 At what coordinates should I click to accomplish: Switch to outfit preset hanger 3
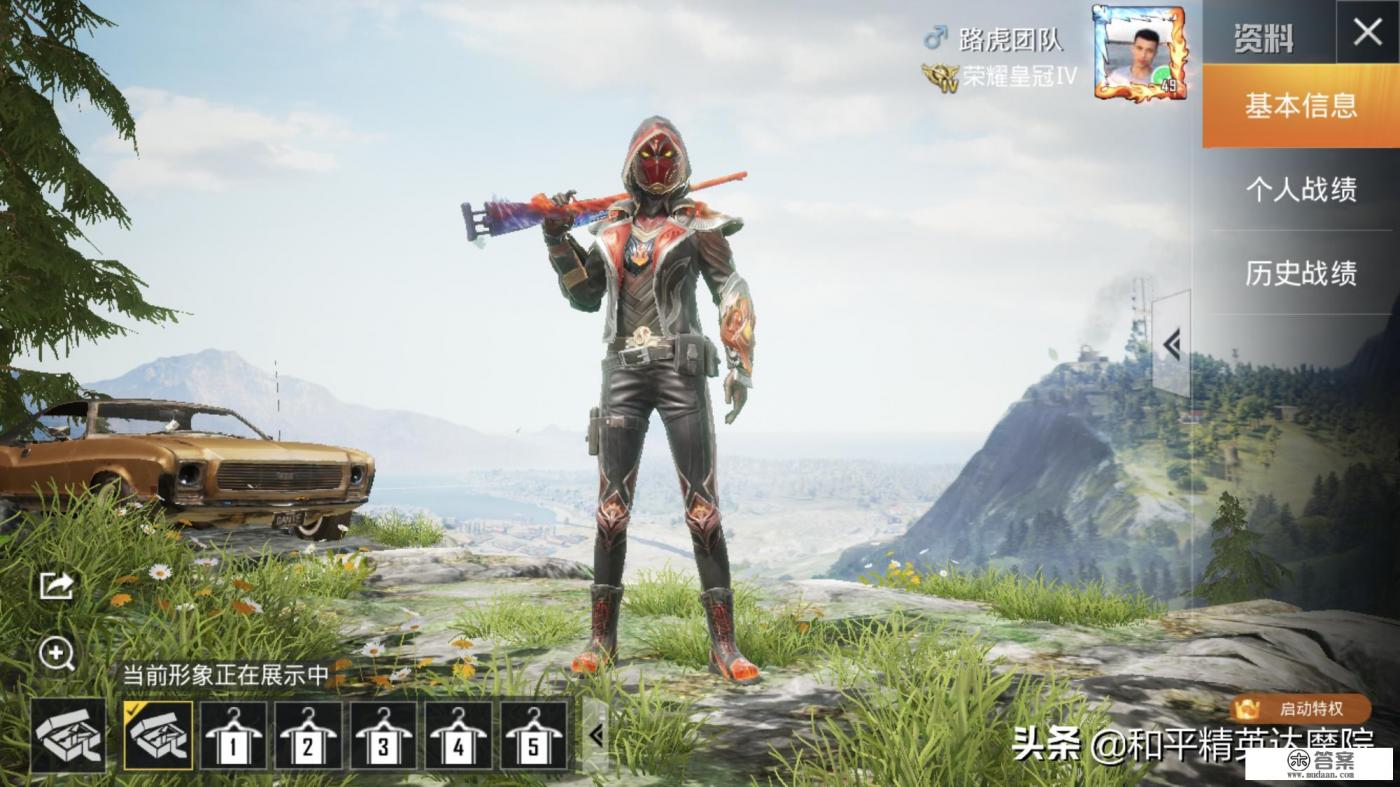pos(384,735)
